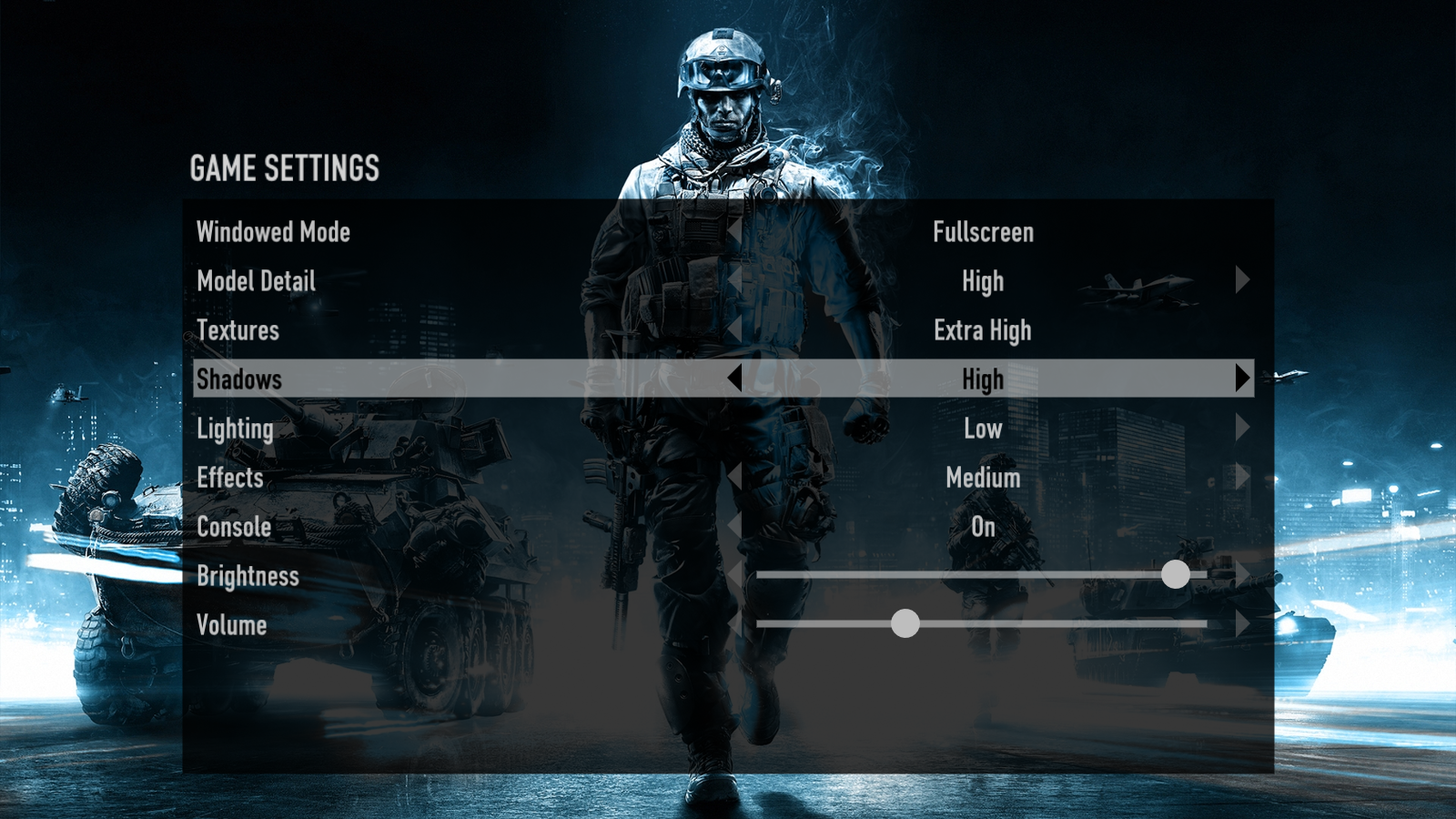
Task: Click the left arrow beside Effects setting
Action: click(x=737, y=478)
